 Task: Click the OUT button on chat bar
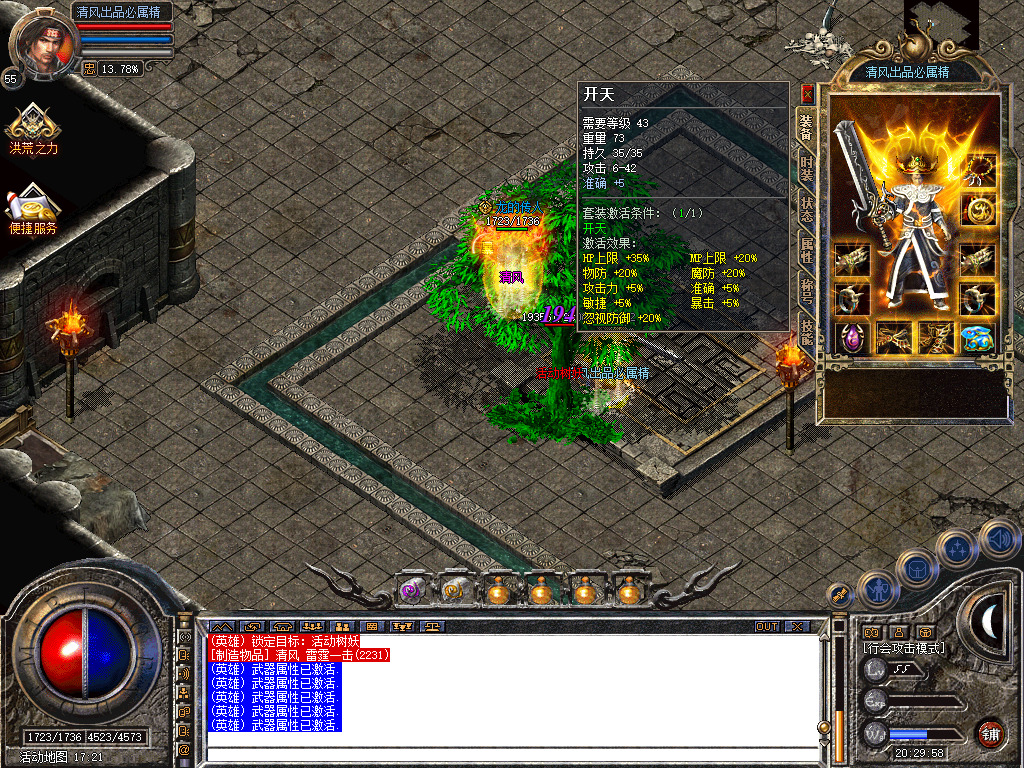(766, 627)
